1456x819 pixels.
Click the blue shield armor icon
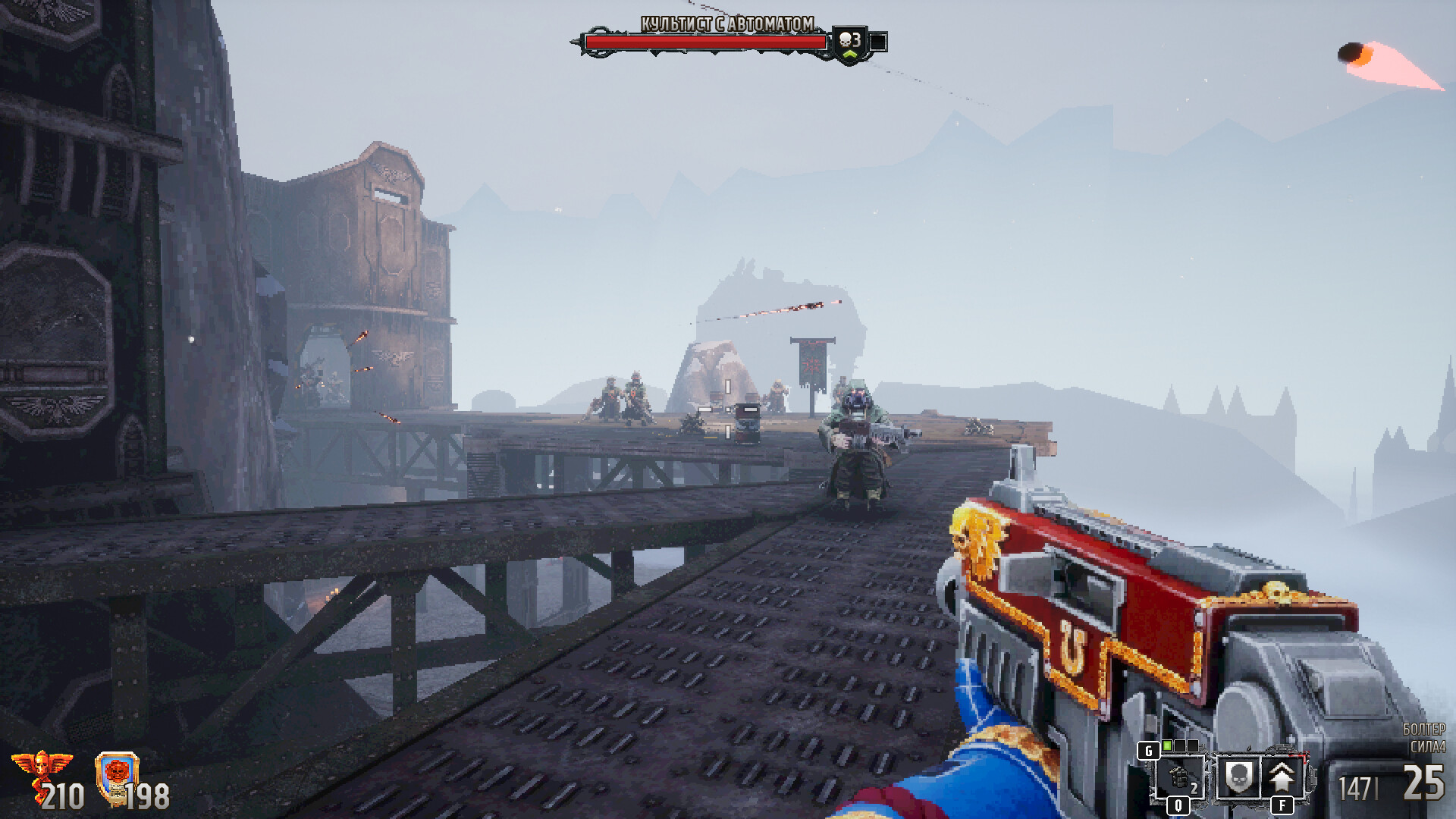coord(117,775)
